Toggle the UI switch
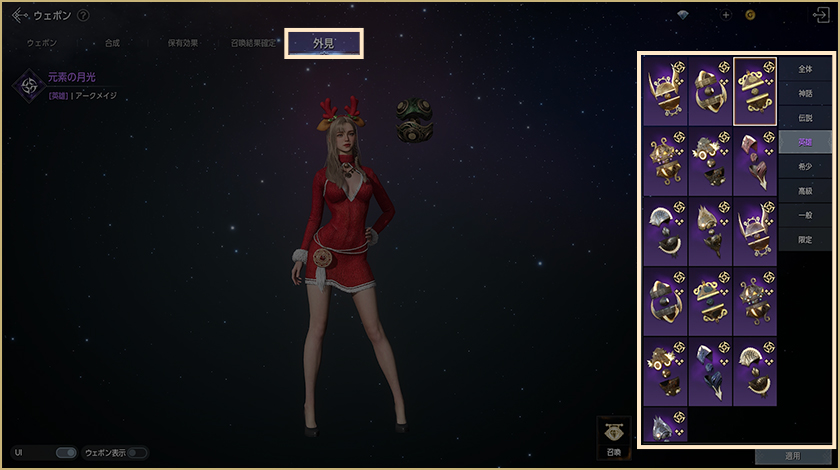Viewport: 840px width, 470px height. click(x=66, y=453)
